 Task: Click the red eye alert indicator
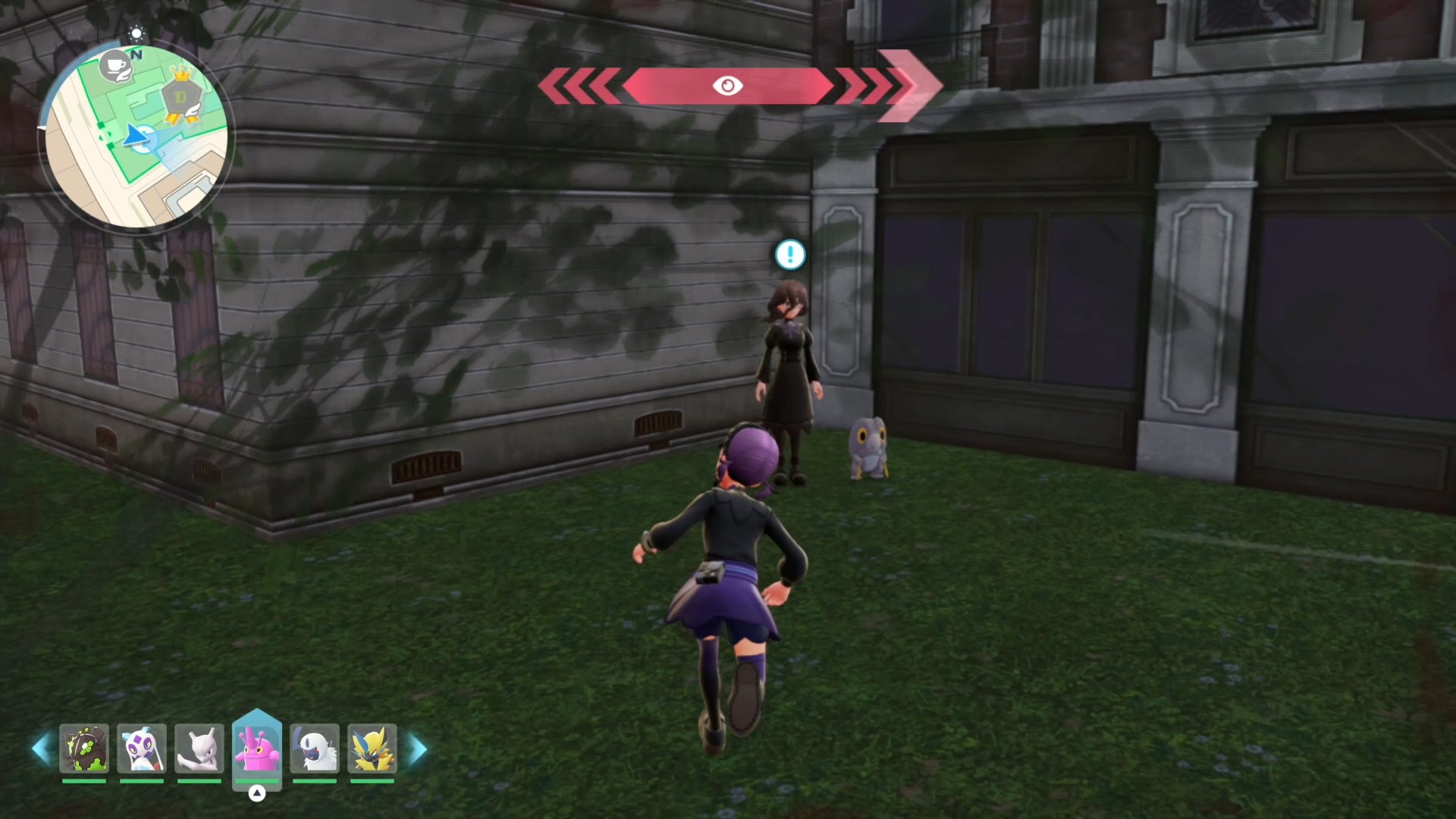pos(727,86)
